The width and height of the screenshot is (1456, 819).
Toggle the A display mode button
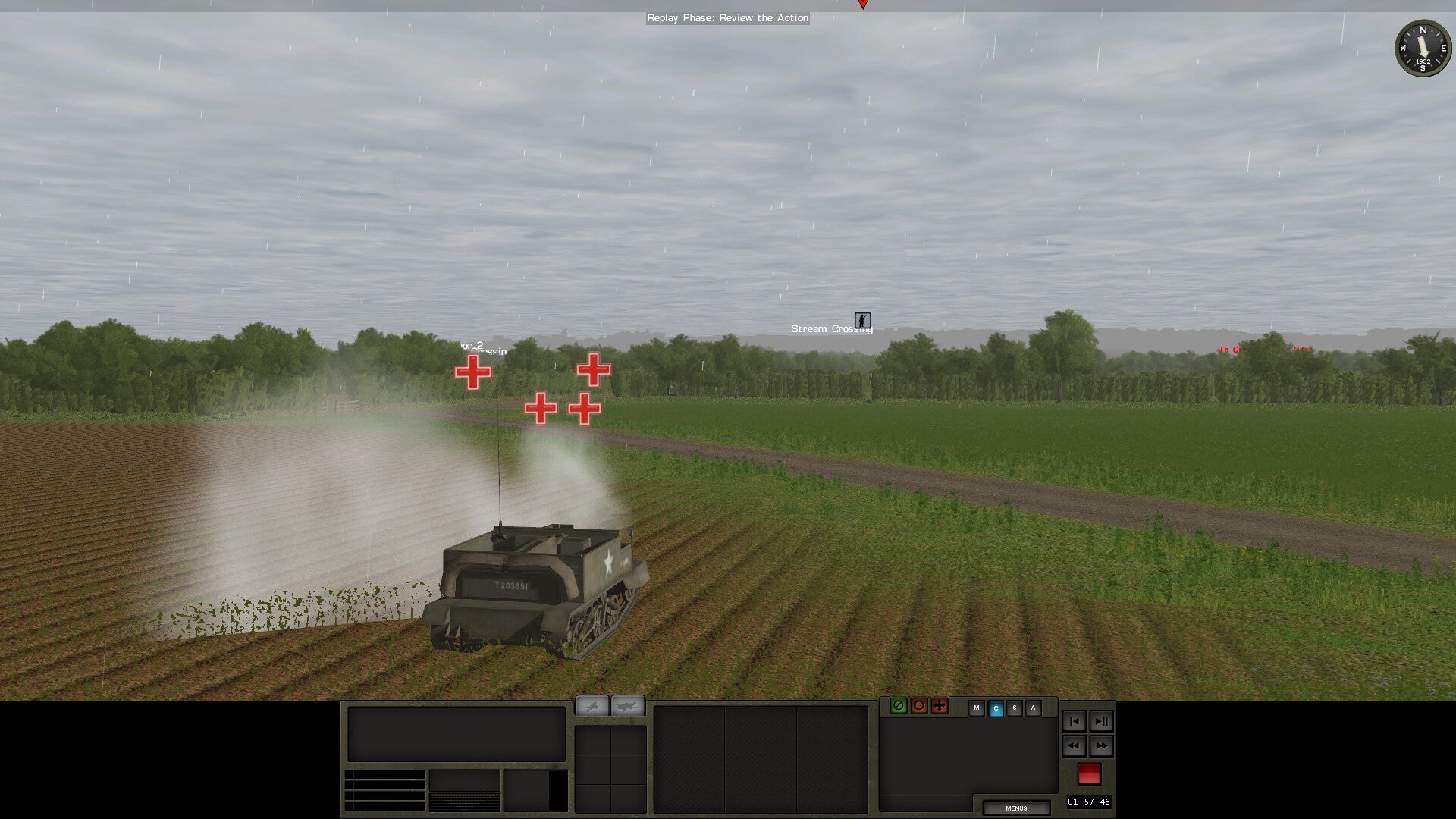pyautogui.click(x=1033, y=708)
